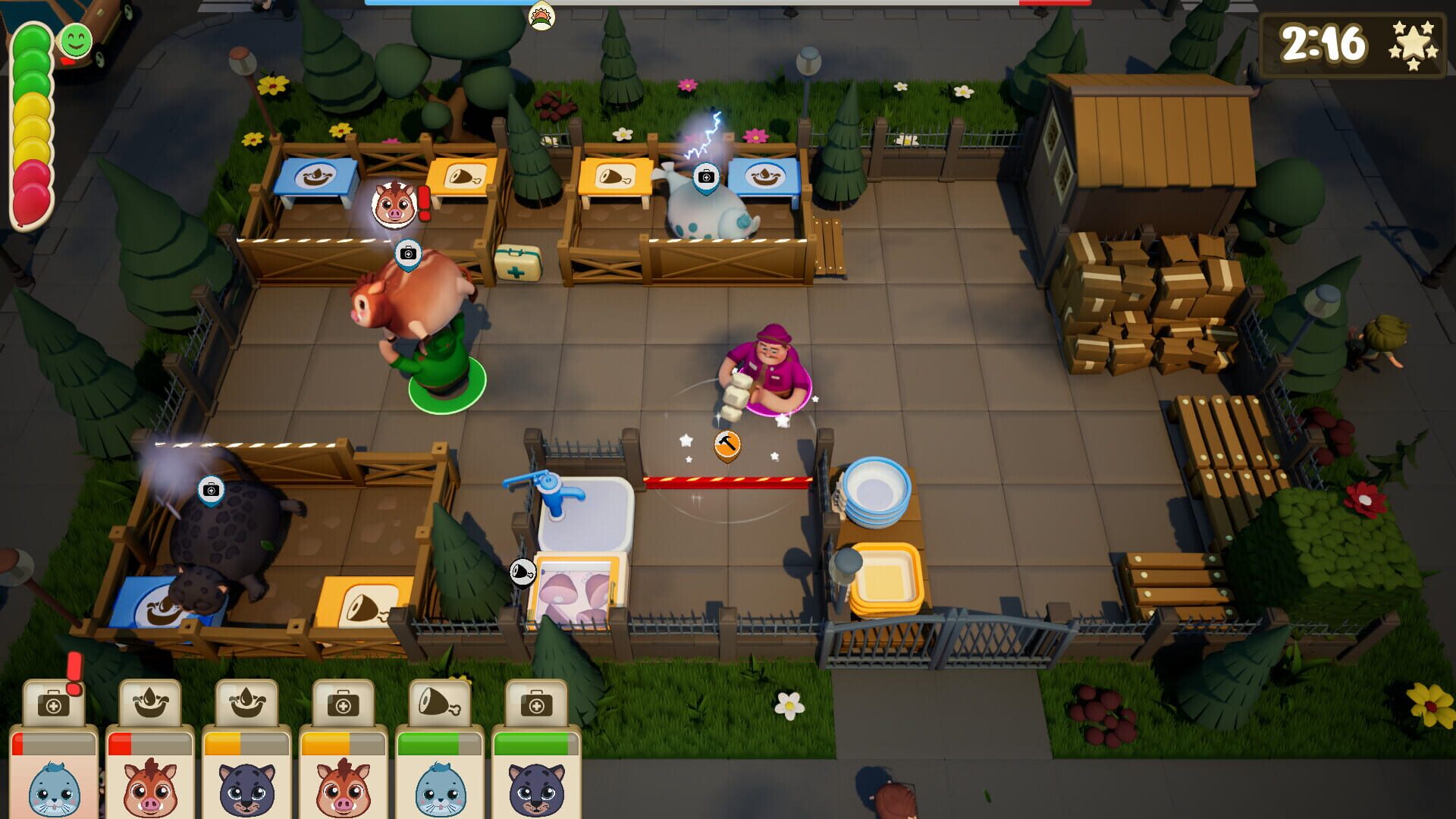Click the water bowl icon on the blue table
Screen dimensions: 1456x819
tap(318, 176)
